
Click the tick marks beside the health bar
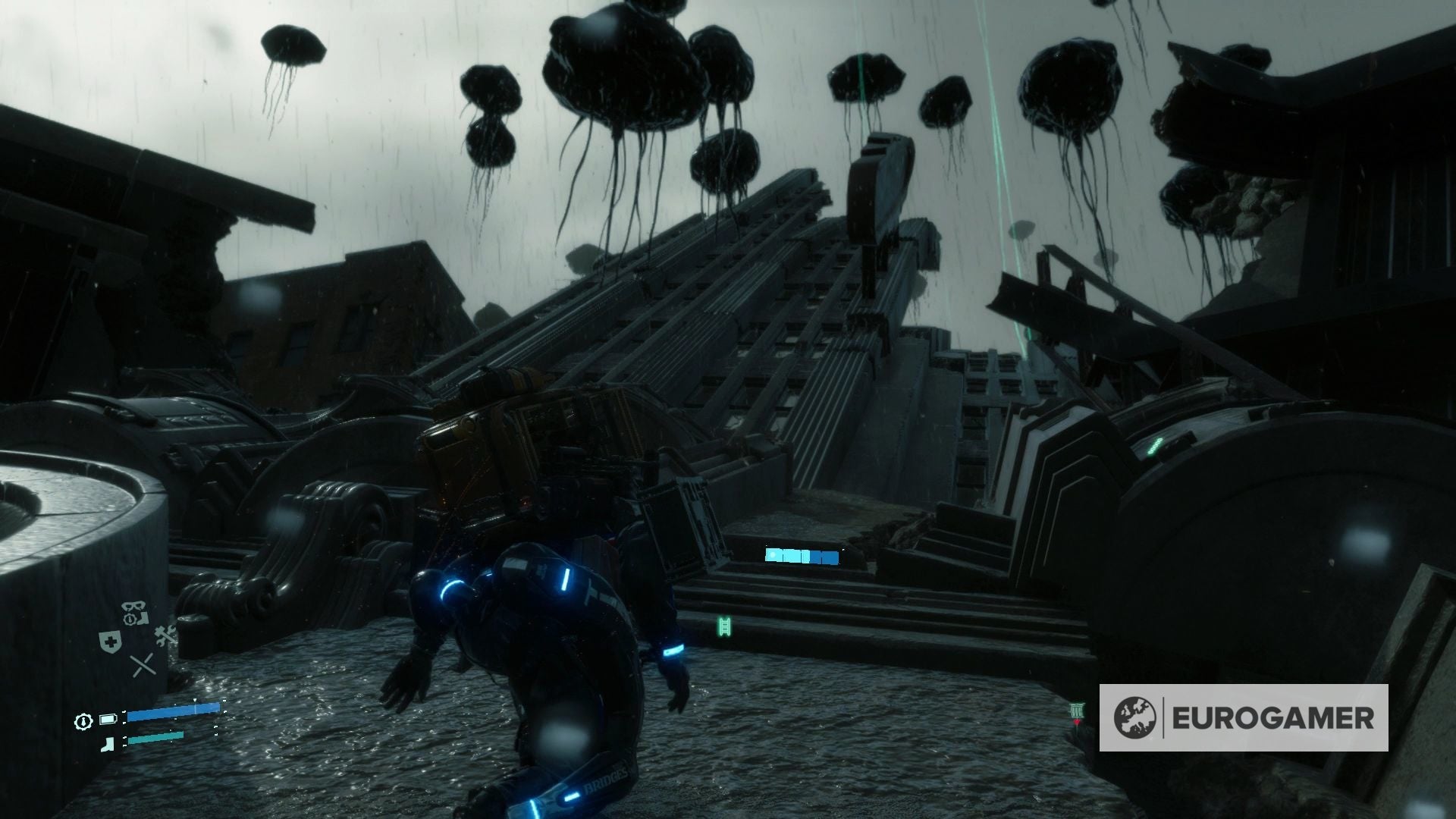coord(124,713)
